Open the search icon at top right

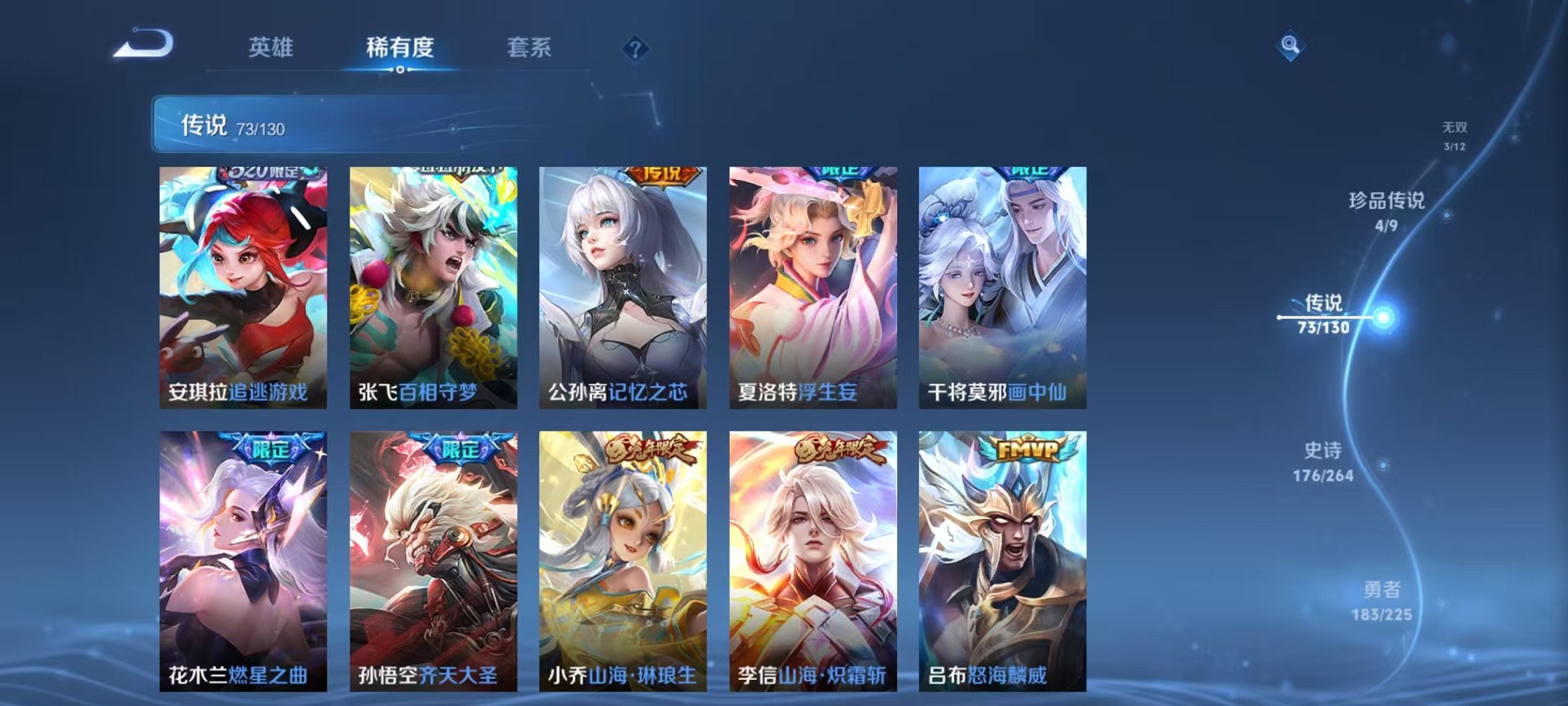(1291, 46)
